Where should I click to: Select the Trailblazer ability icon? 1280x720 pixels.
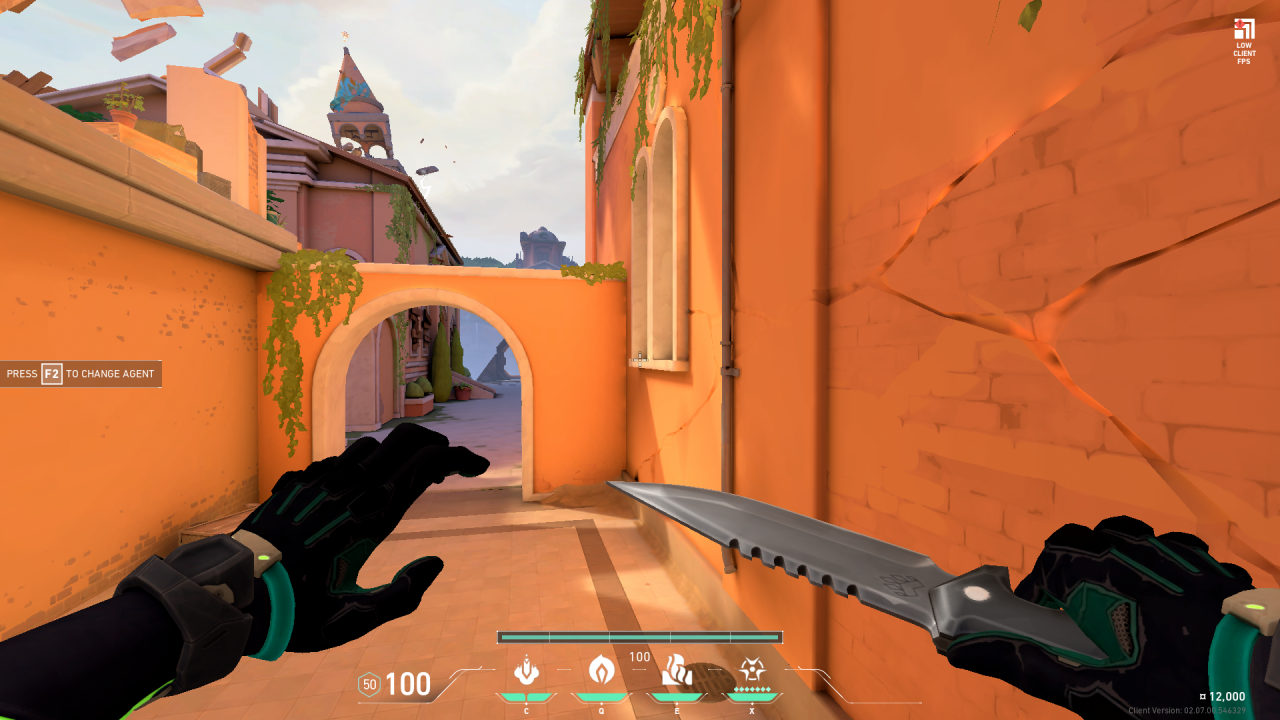pyautogui.click(x=601, y=668)
